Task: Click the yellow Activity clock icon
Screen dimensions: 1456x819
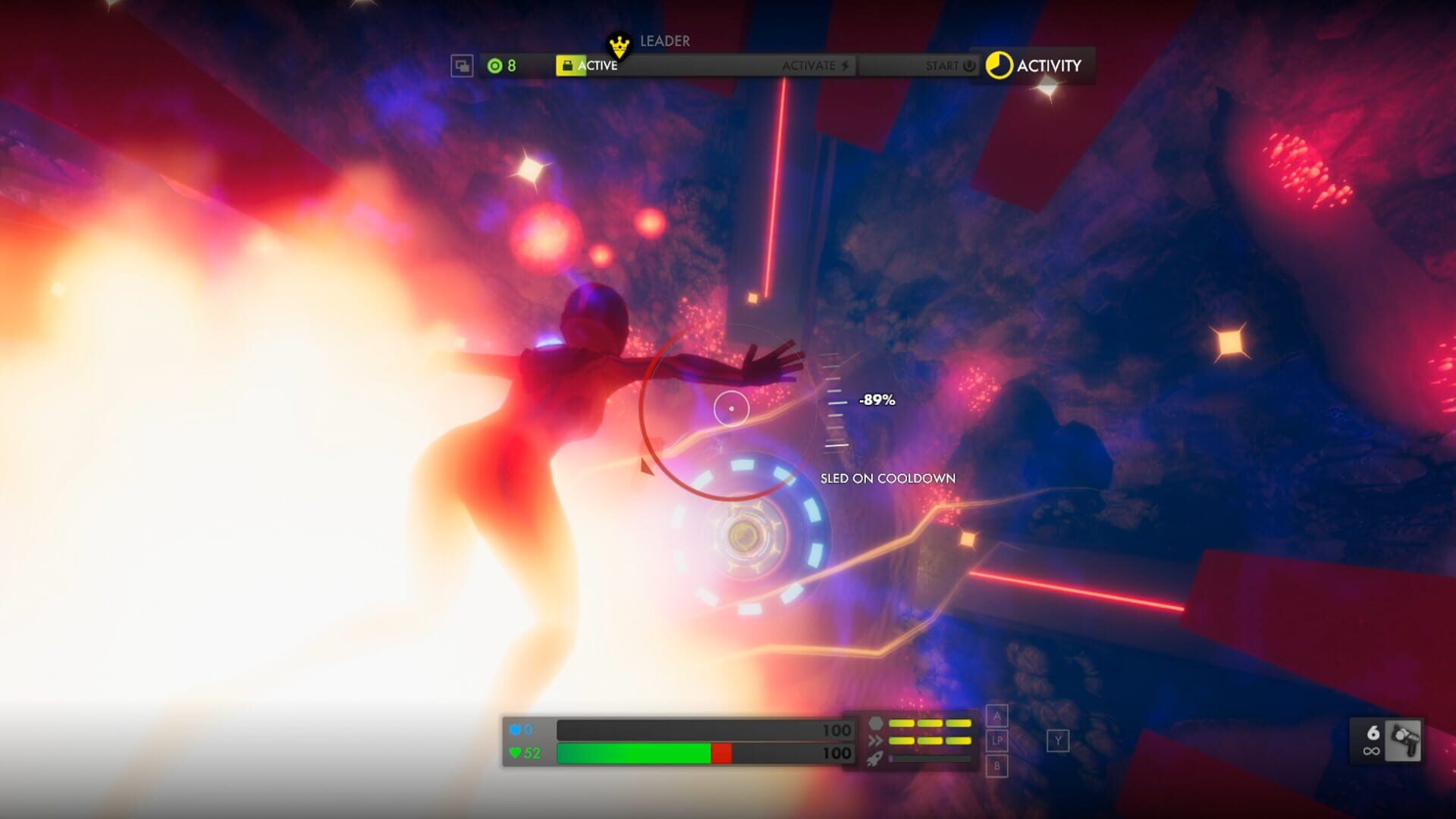Action: [1000, 65]
